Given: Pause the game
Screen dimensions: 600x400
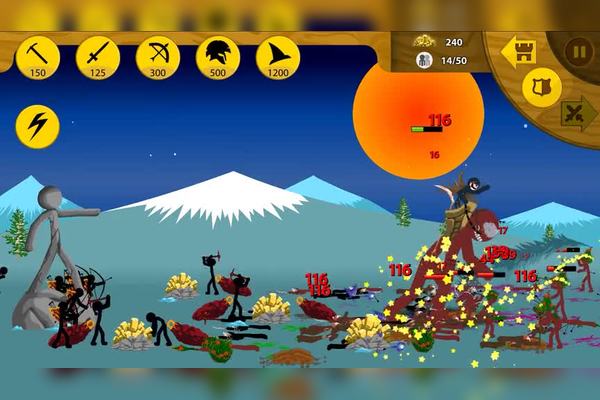Looking at the screenshot, I should pyautogui.click(x=579, y=51).
